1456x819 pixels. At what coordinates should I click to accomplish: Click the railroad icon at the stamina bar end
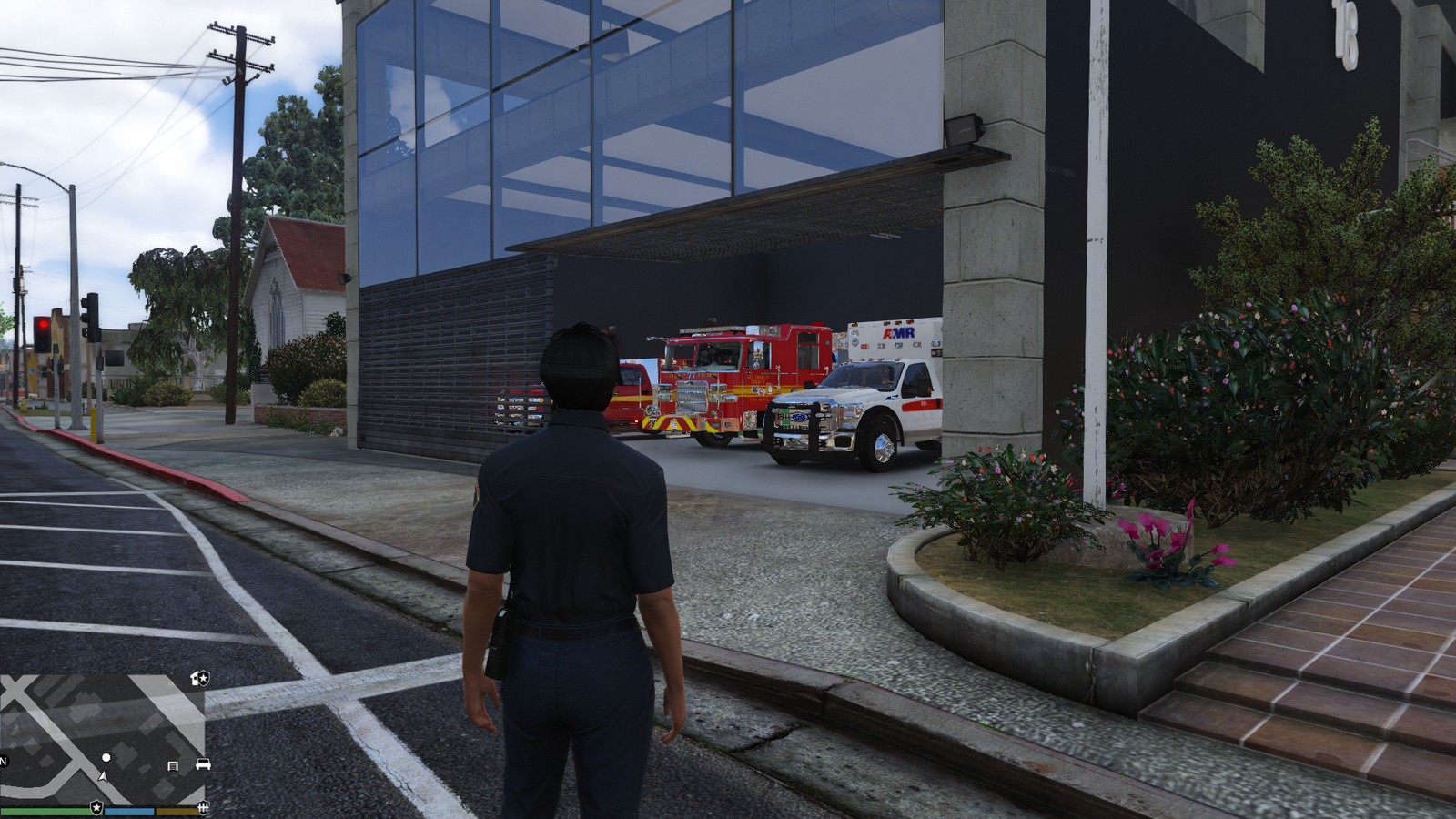coord(202,808)
